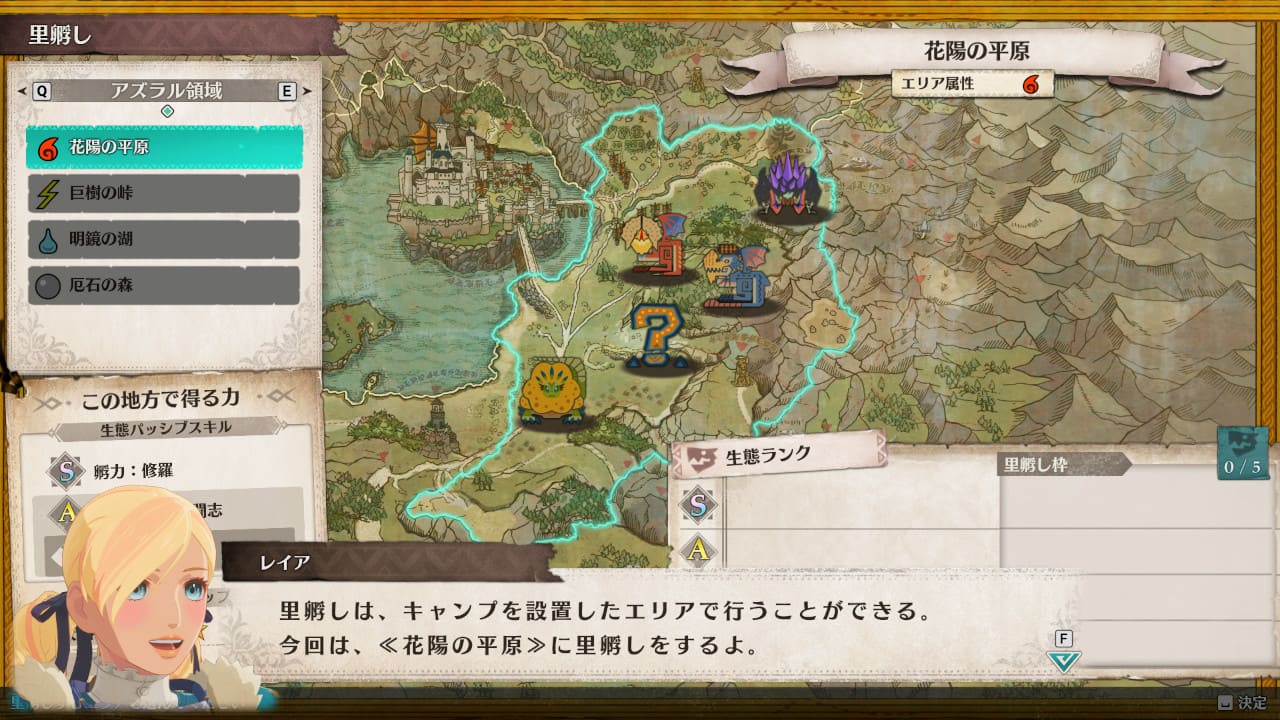Select the 明鏡の湖 area entry
1280x720 pixels.
pos(164,240)
